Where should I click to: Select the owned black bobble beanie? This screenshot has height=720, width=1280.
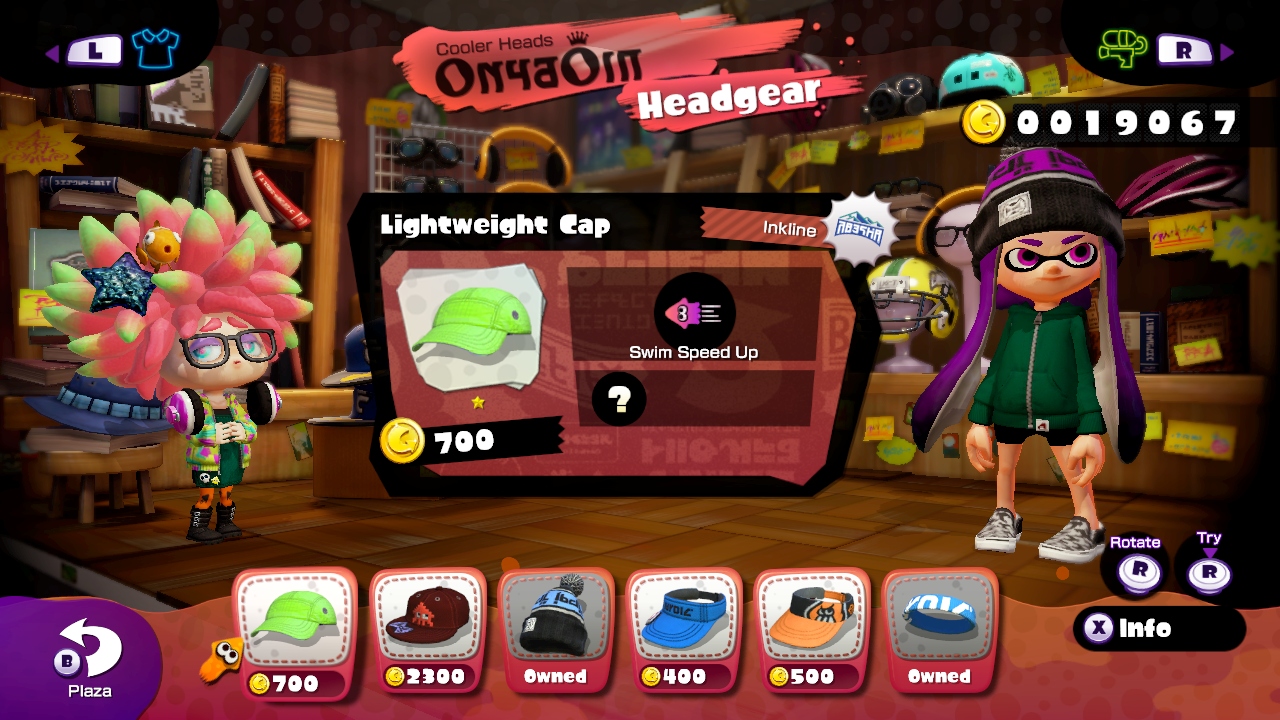555,627
